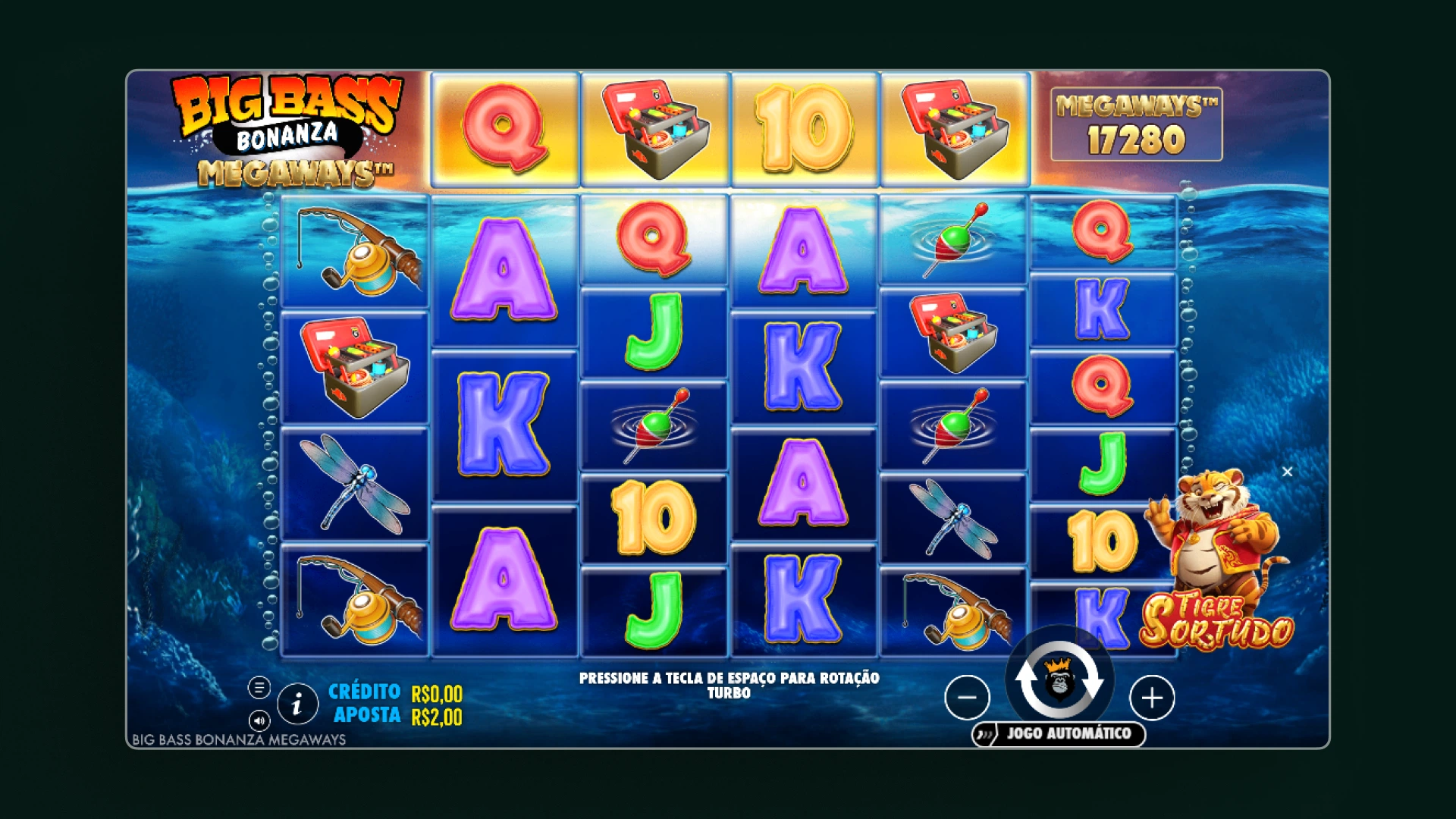Click the APOSTA bet value R$2,00

tap(437, 715)
